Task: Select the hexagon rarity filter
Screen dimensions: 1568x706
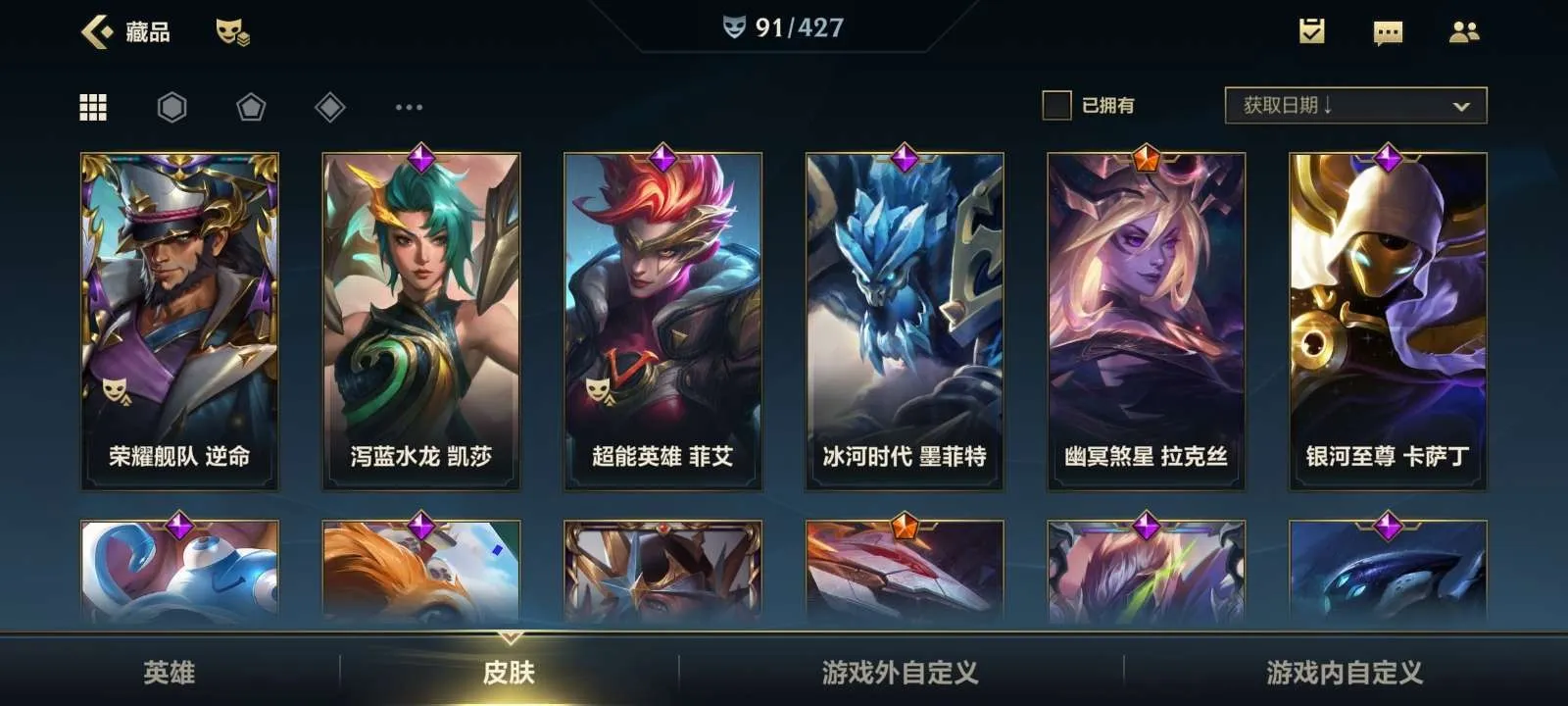Action: coord(171,107)
